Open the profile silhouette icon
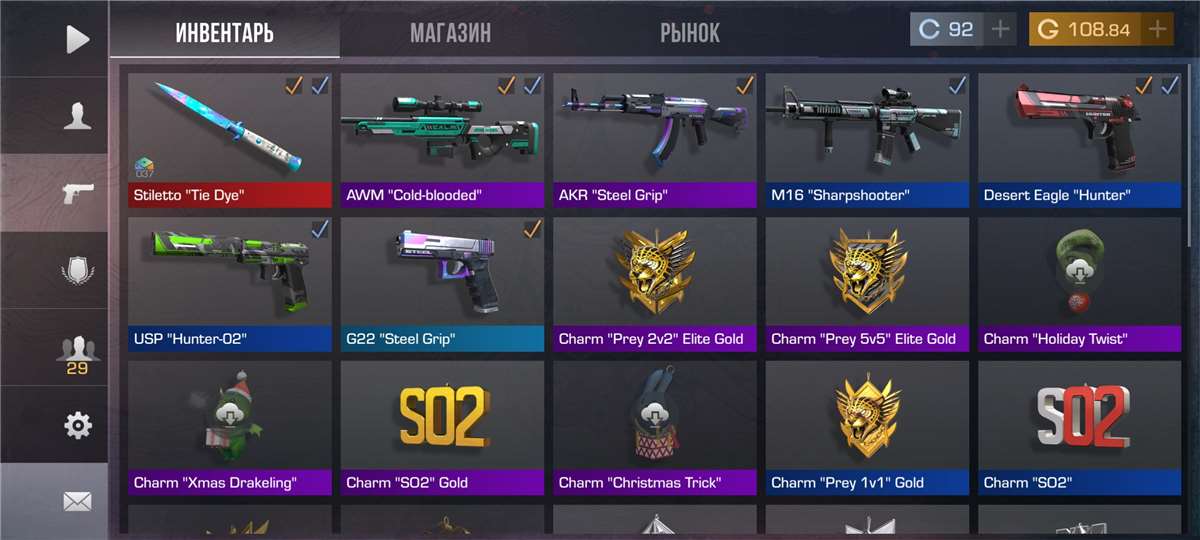 76,116
